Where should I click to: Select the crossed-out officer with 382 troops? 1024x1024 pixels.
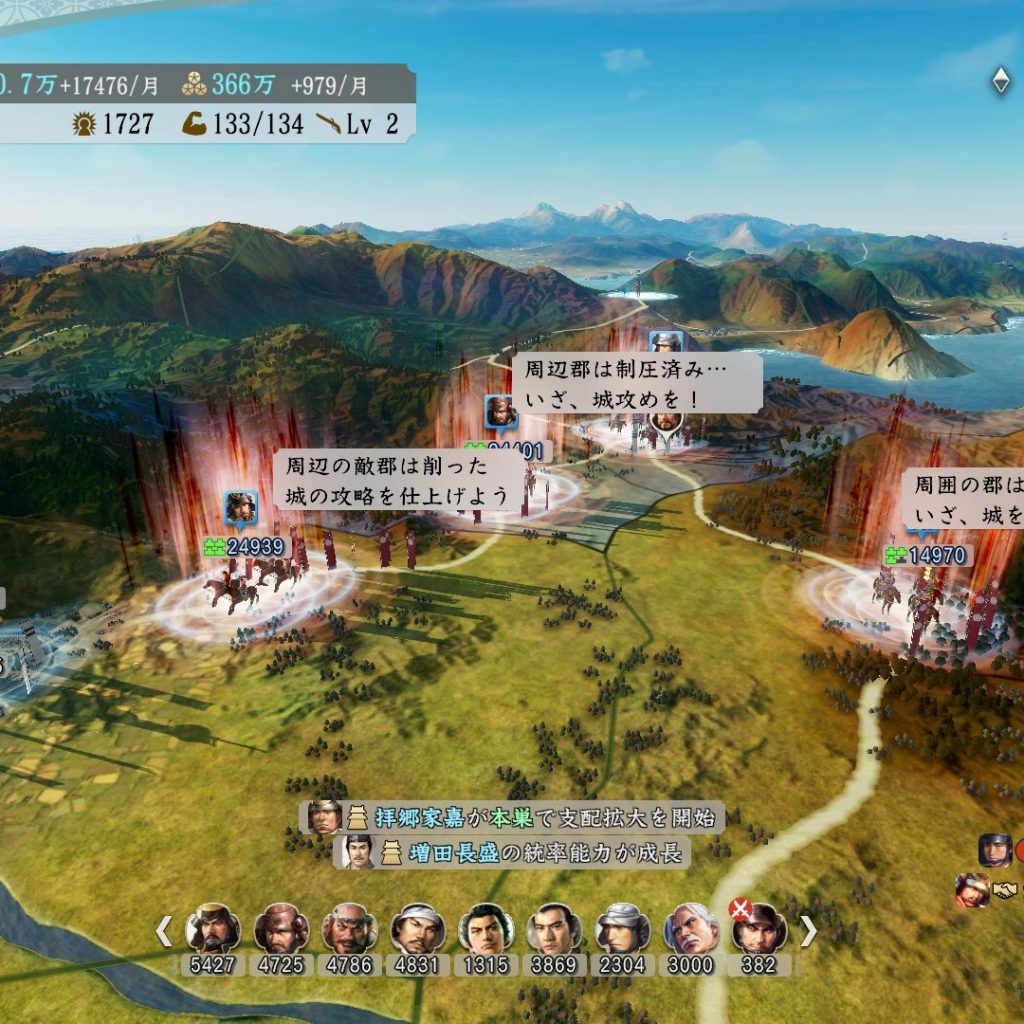point(759,929)
